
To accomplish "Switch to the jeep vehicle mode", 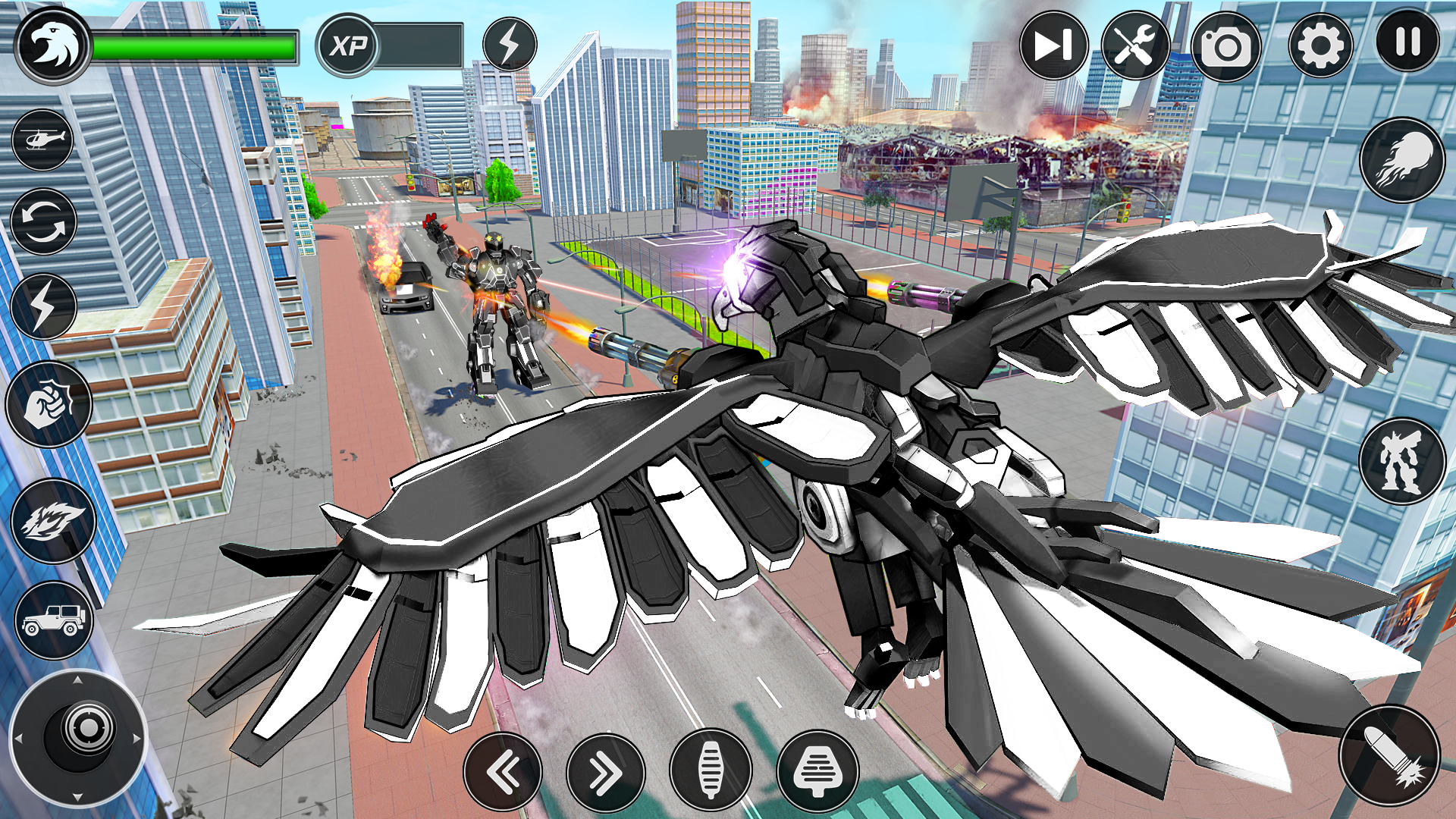I will [x=53, y=620].
